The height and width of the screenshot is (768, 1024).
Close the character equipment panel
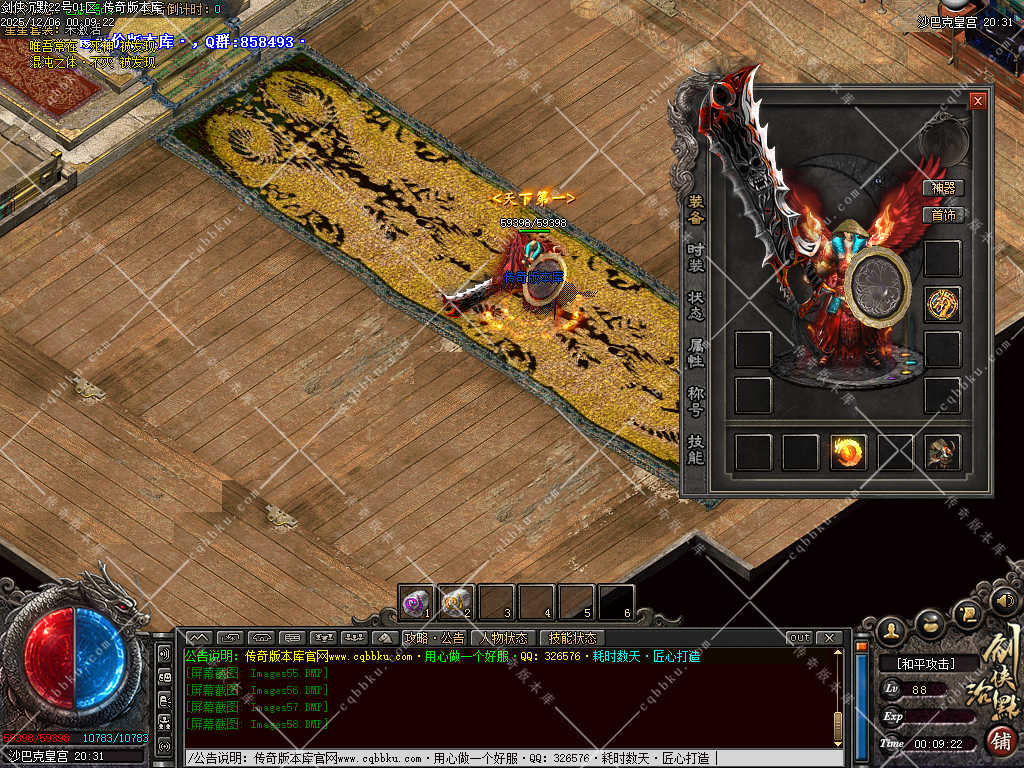(x=977, y=101)
